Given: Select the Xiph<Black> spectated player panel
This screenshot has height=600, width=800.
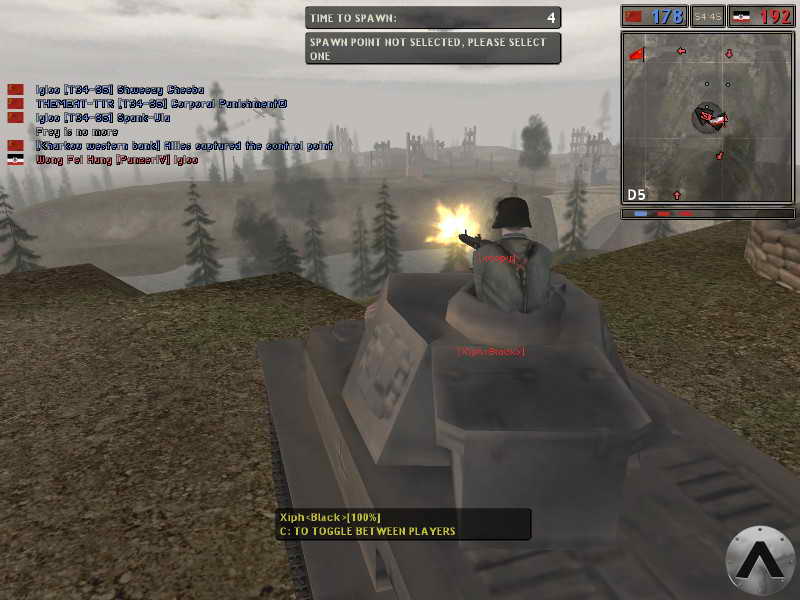Looking at the screenshot, I should point(402,524).
